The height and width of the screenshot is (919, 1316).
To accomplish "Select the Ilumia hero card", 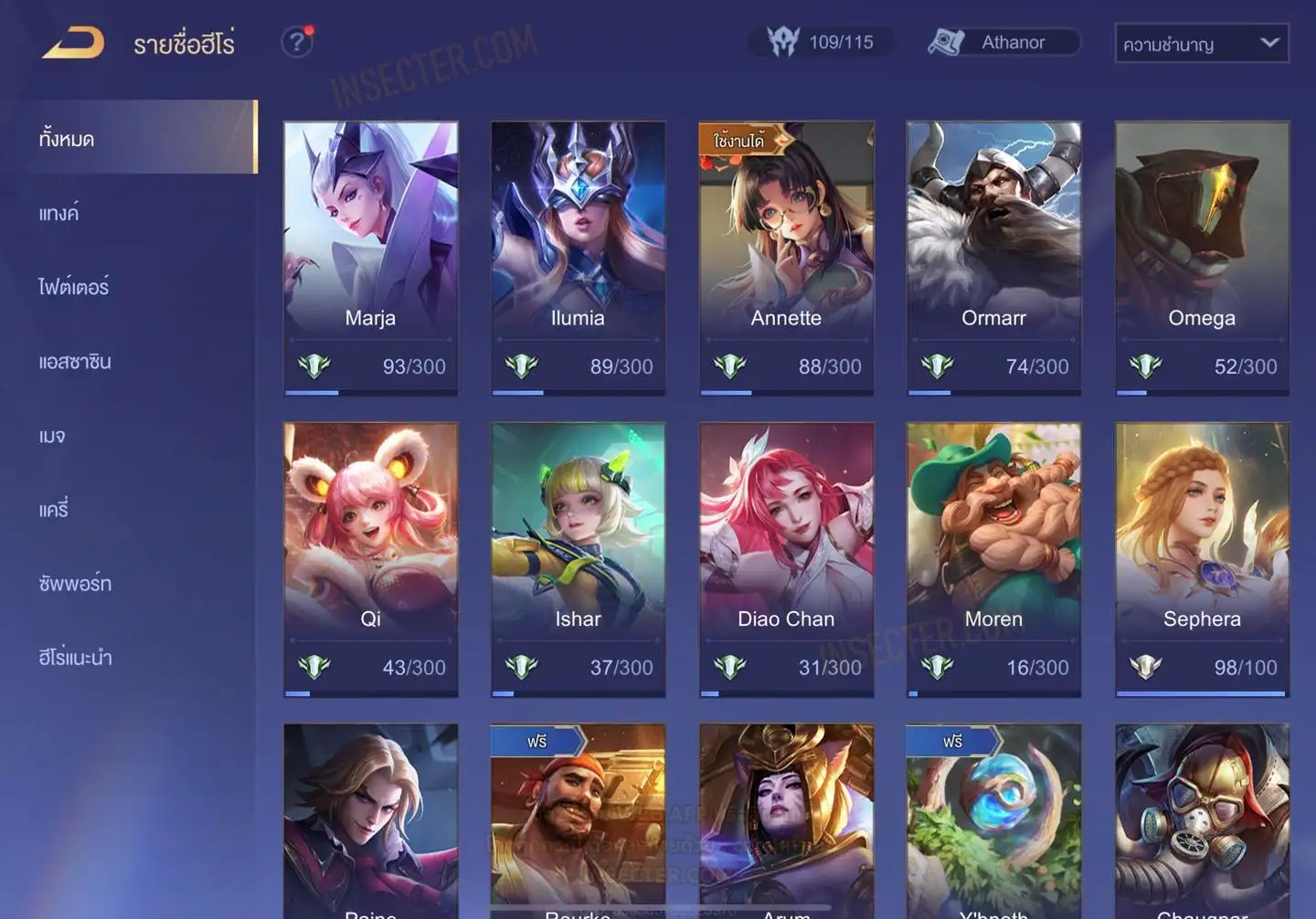I will tap(578, 258).
